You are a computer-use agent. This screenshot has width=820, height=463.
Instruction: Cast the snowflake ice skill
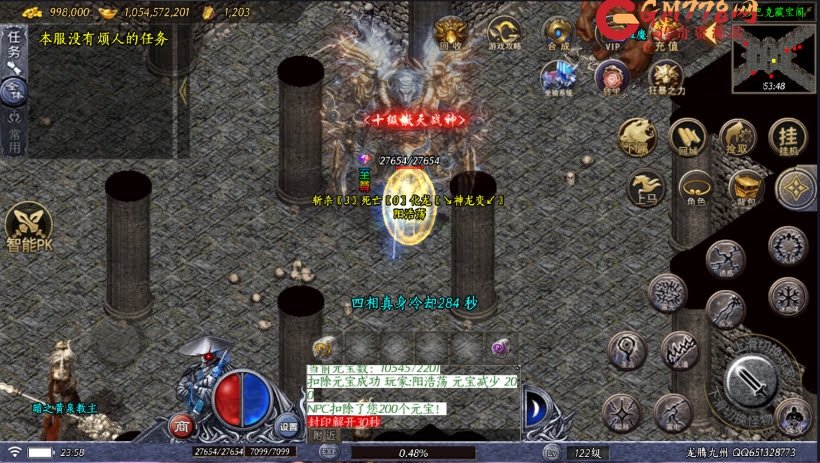pyautogui.click(x=788, y=297)
